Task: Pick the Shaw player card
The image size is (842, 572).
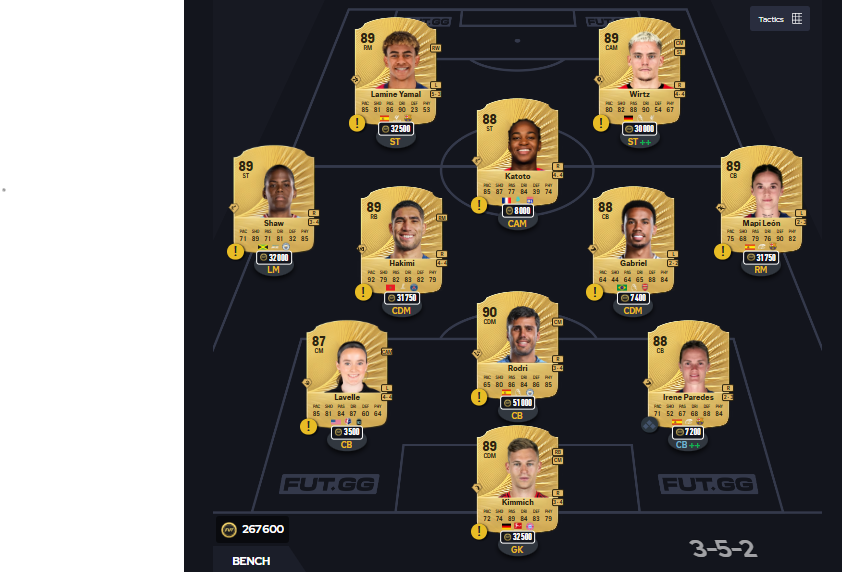Action: coord(273,197)
